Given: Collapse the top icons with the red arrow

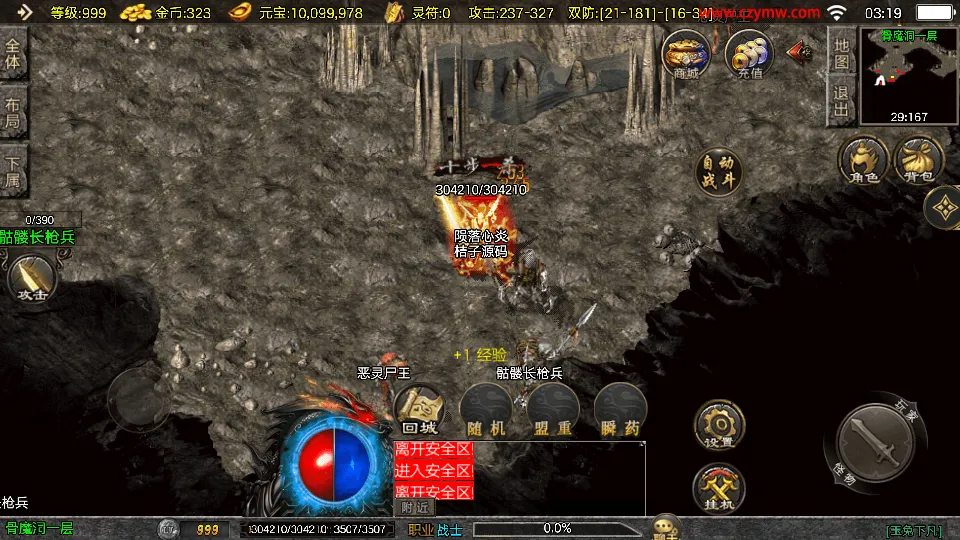Looking at the screenshot, I should 800,51.
